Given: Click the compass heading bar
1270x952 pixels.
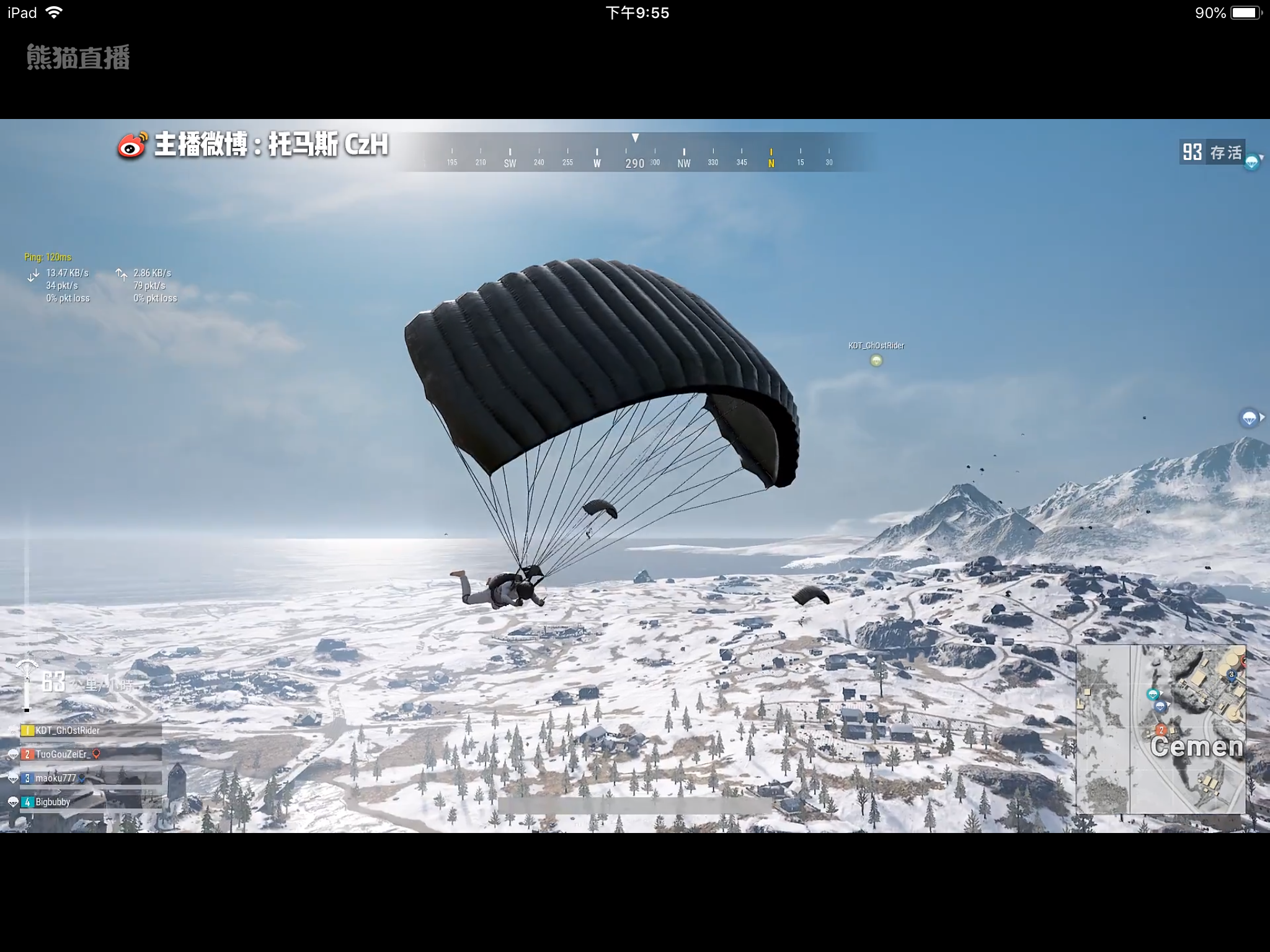Looking at the screenshot, I should tap(639, 155).
